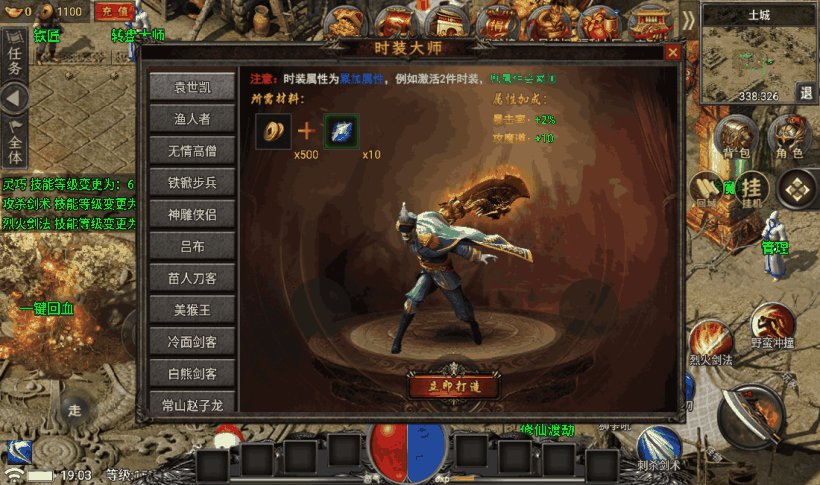Pick 美猴王 in the costume list

(194, 310)
